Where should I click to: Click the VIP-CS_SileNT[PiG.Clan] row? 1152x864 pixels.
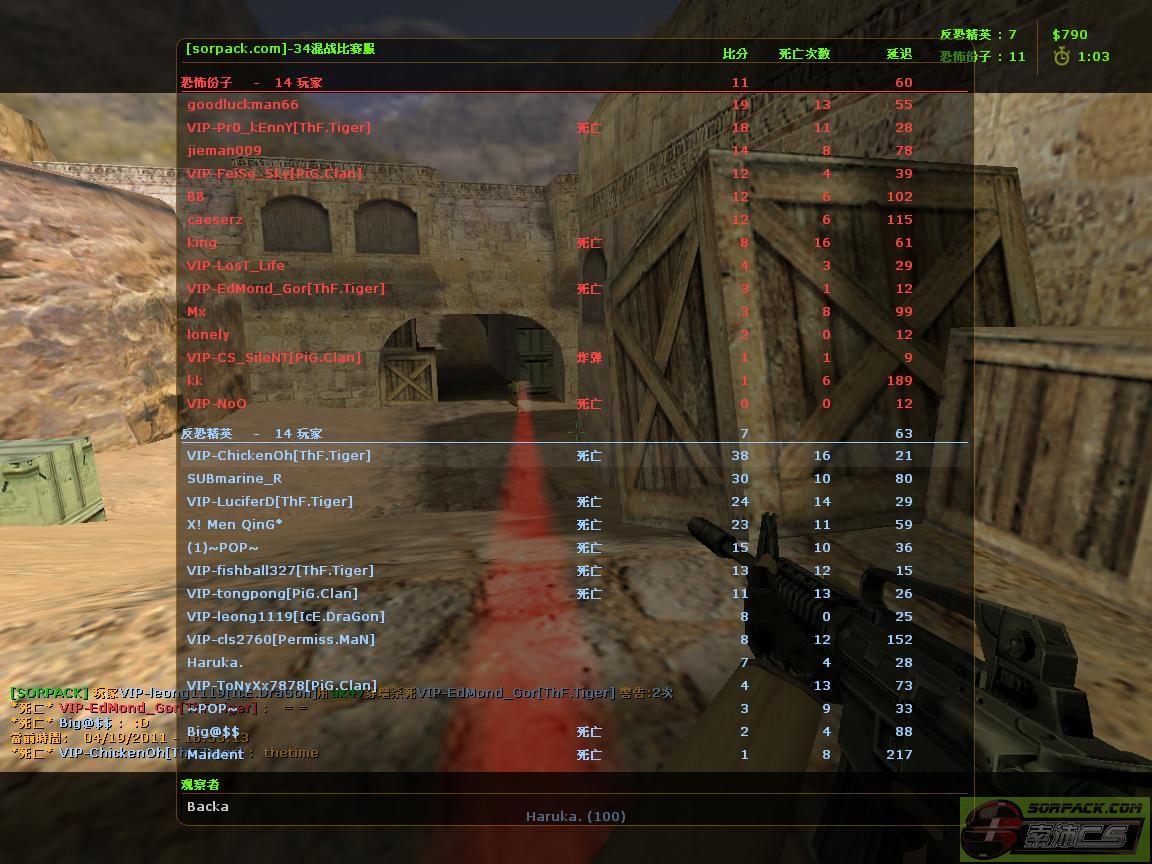coord(274,358)
